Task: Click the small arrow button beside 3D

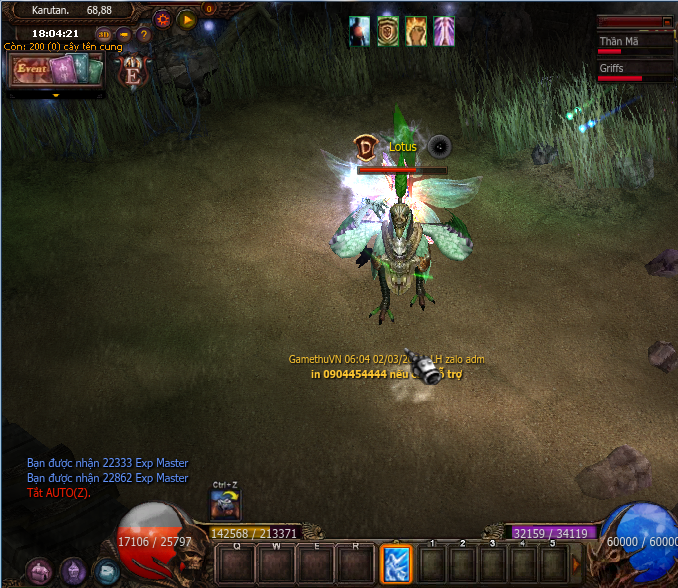Action: [124, 35]
